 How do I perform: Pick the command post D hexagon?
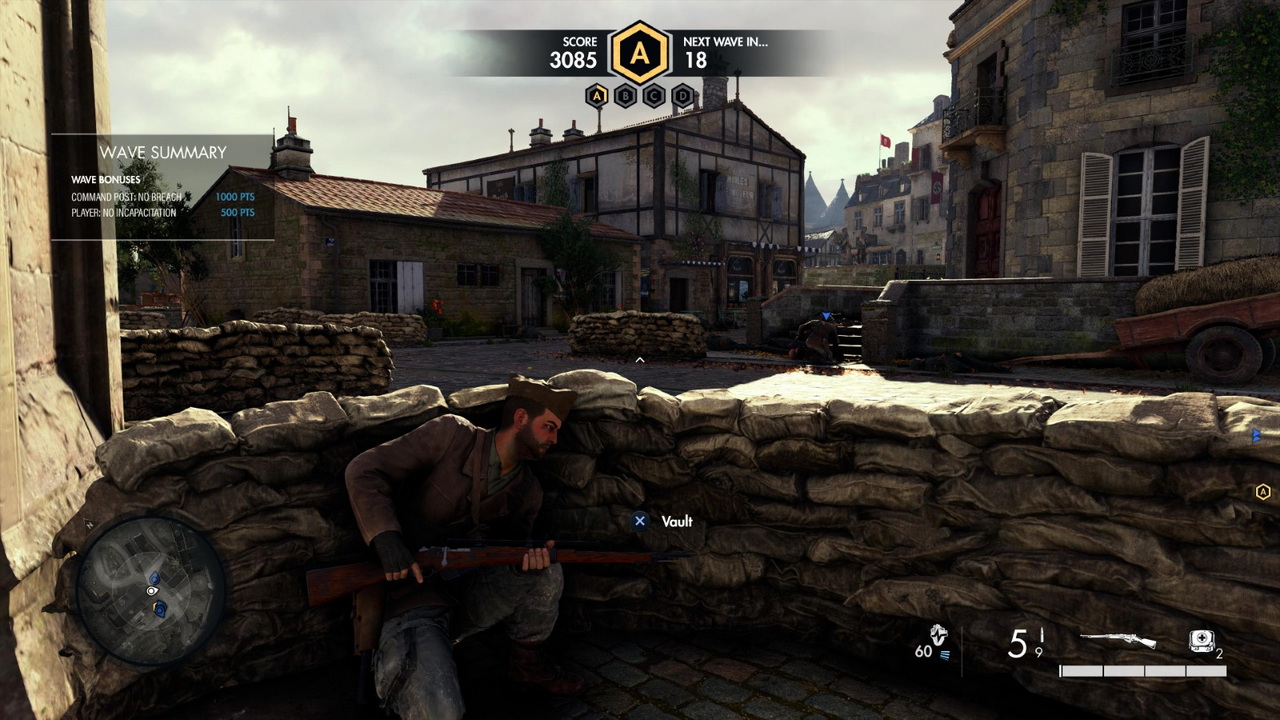[x=683, y=96]
